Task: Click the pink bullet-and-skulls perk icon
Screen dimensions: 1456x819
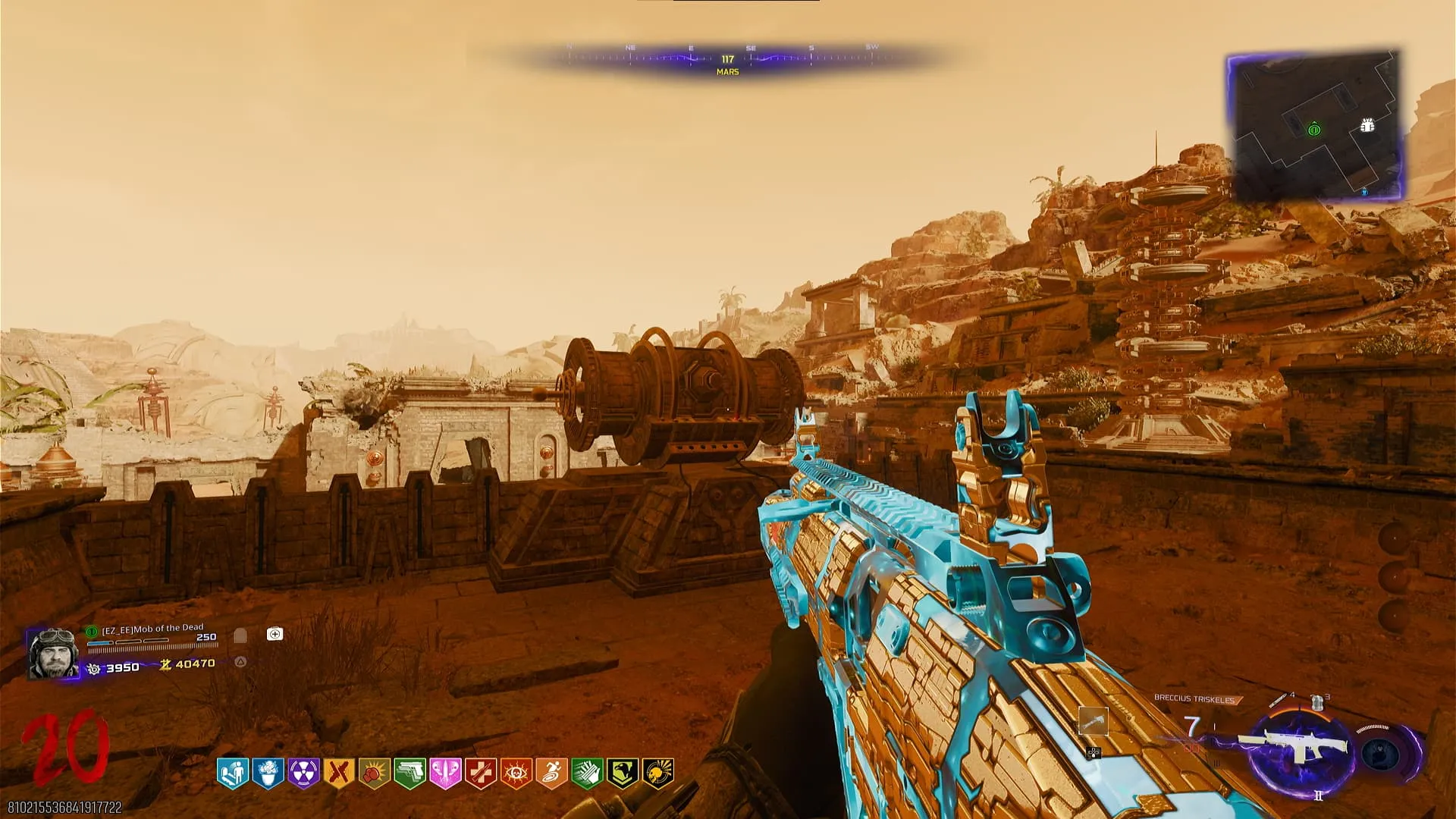Action: 445,773
